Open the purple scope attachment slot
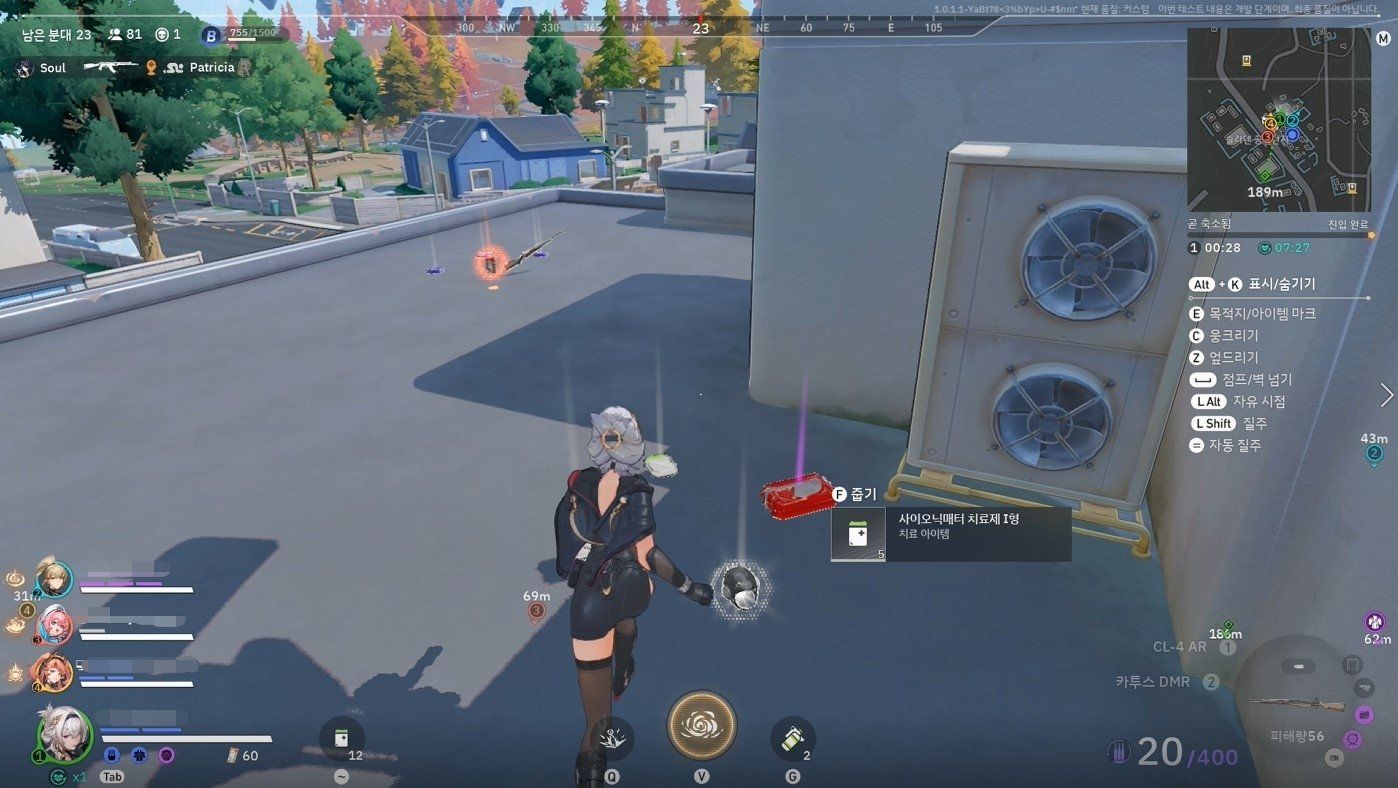 coord(1363,714)
